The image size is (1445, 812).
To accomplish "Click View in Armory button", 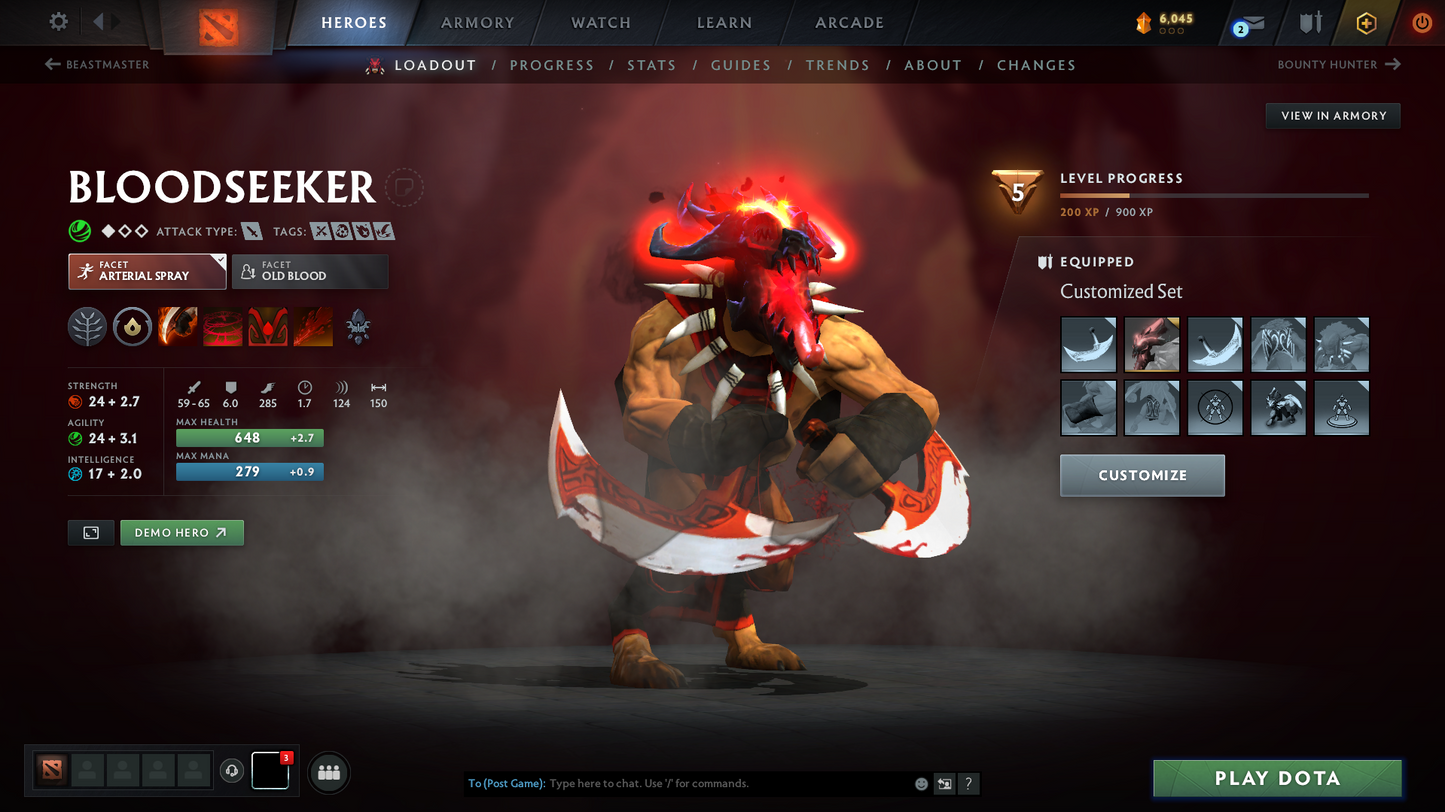I will click(x=1333, y=116).
